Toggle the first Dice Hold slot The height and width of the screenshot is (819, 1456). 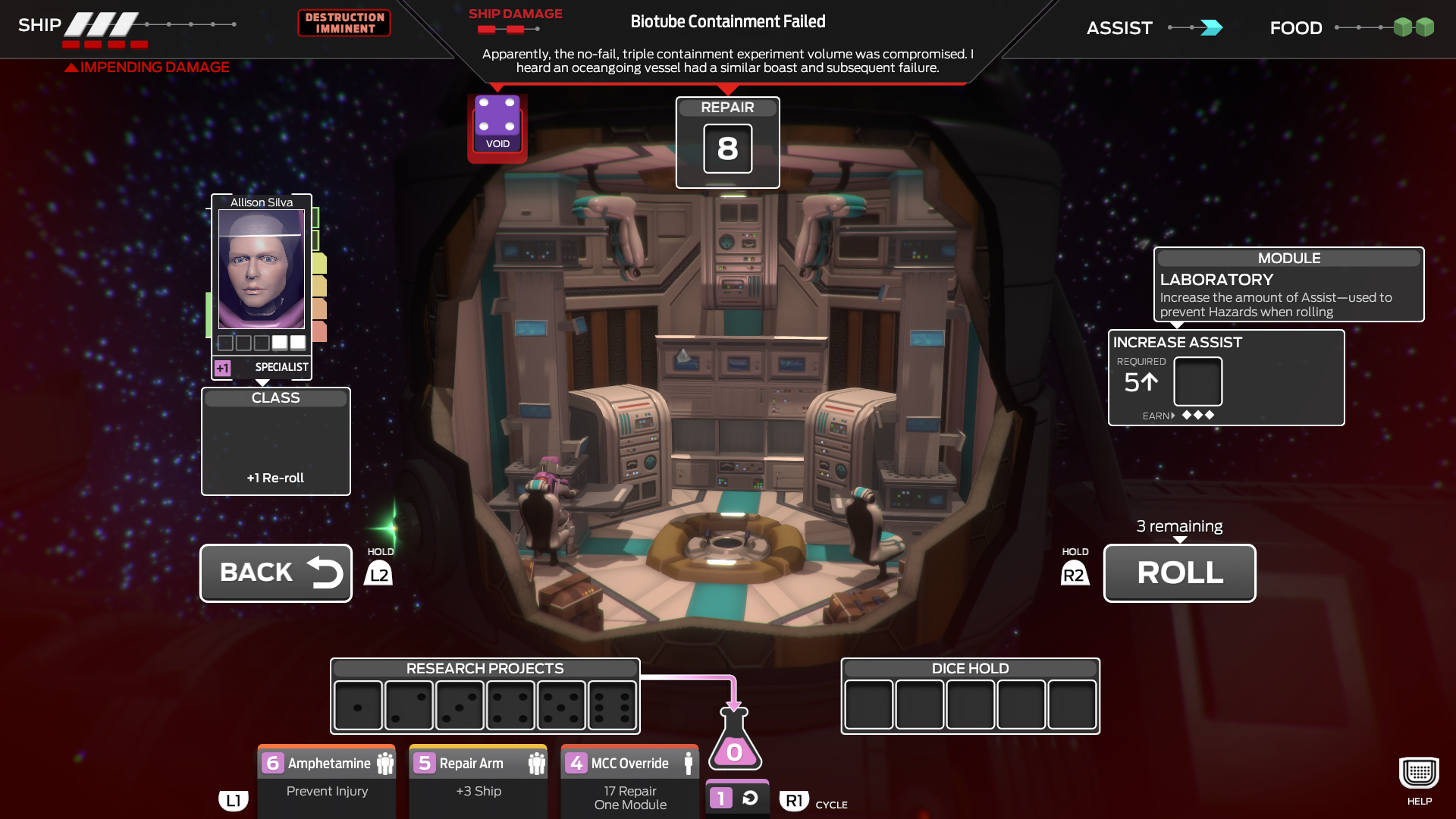(x=870, y=704)
